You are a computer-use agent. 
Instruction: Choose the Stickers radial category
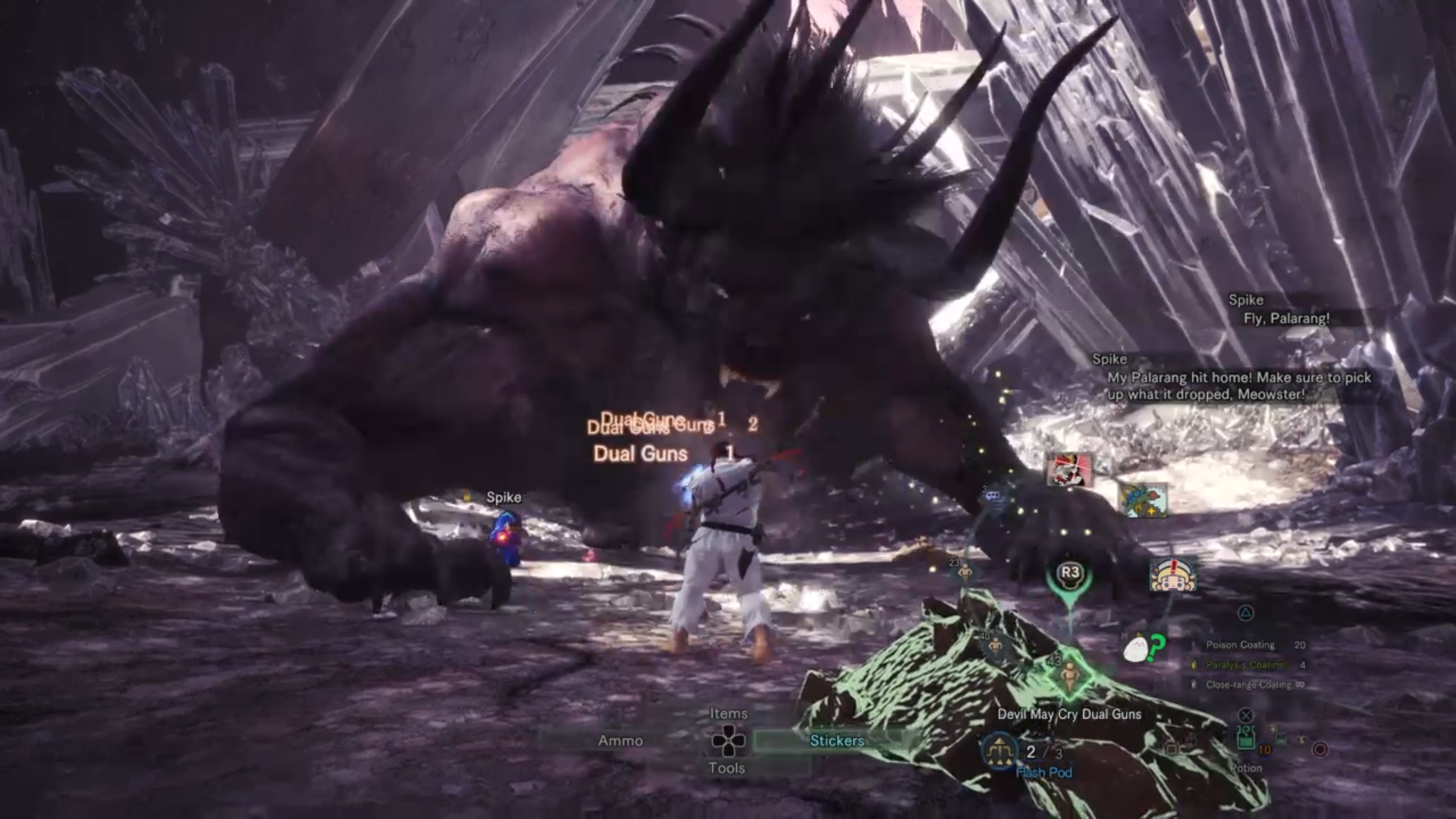coord(836,741)
